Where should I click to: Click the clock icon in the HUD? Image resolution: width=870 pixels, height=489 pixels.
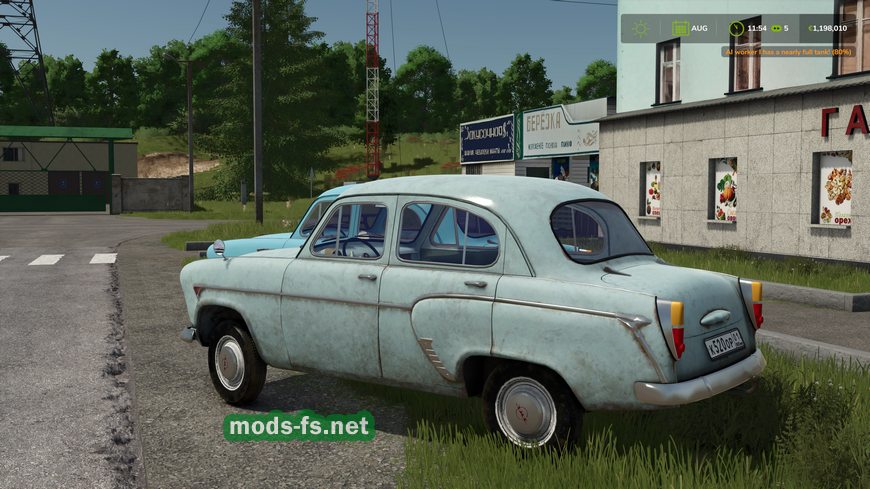[737, 28]
